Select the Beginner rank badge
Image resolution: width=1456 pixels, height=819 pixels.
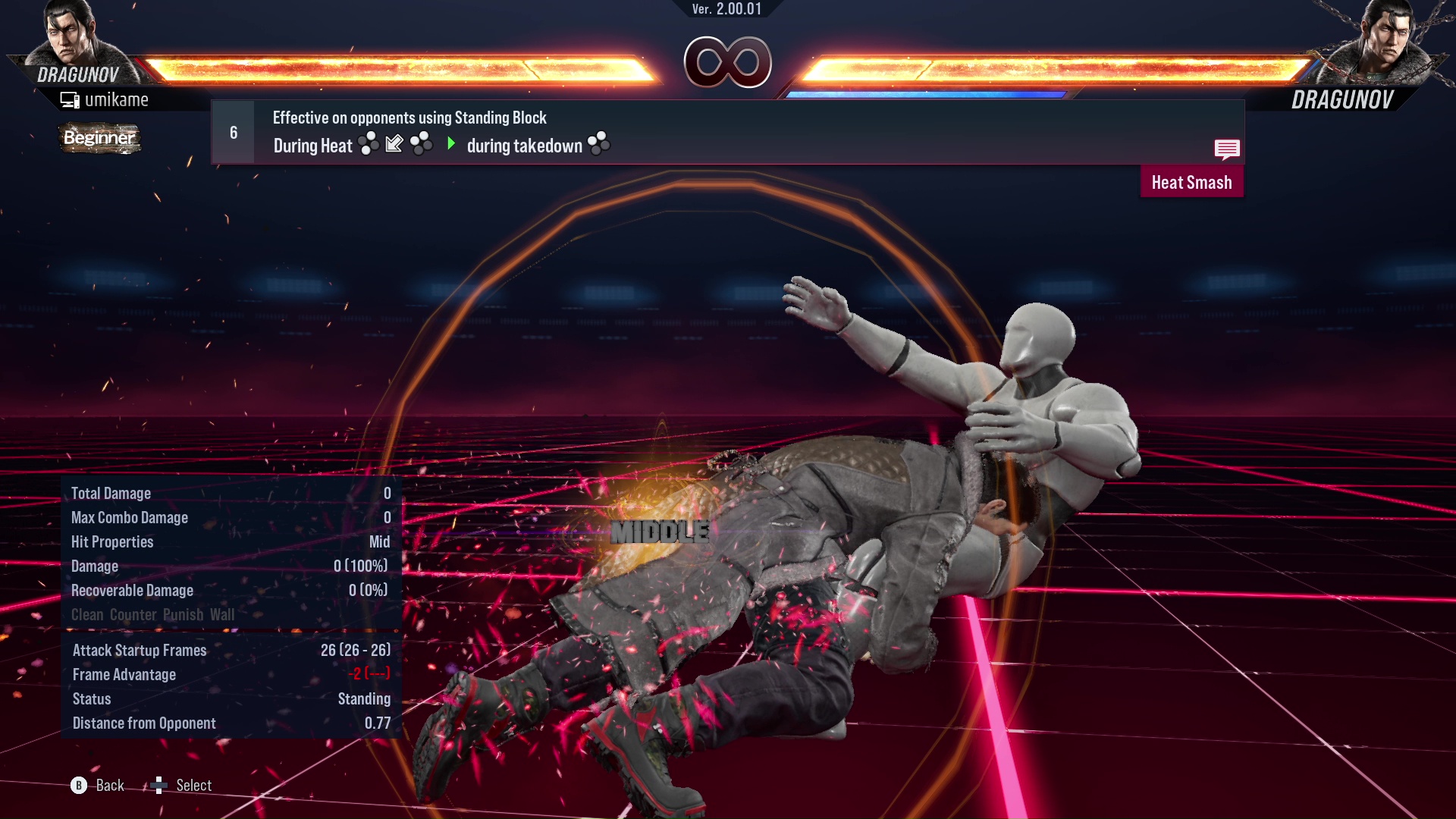pyautogui.click(x=99, y=139)
